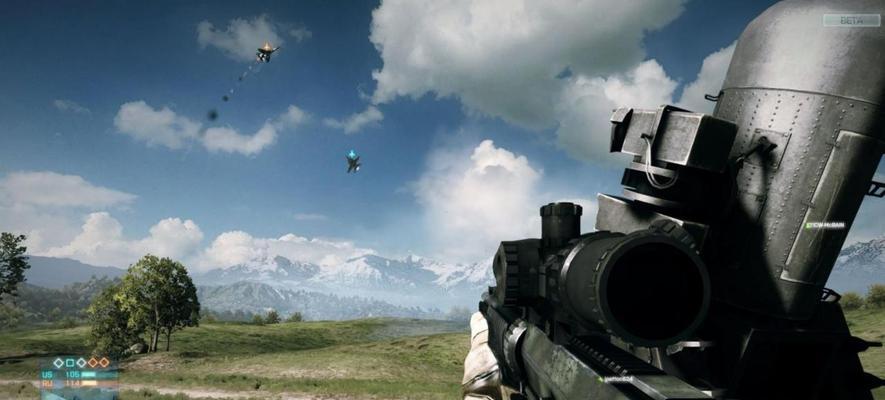Click the BETA badge
Viewport: 885px width, 400px height.
tap(851, 20)
